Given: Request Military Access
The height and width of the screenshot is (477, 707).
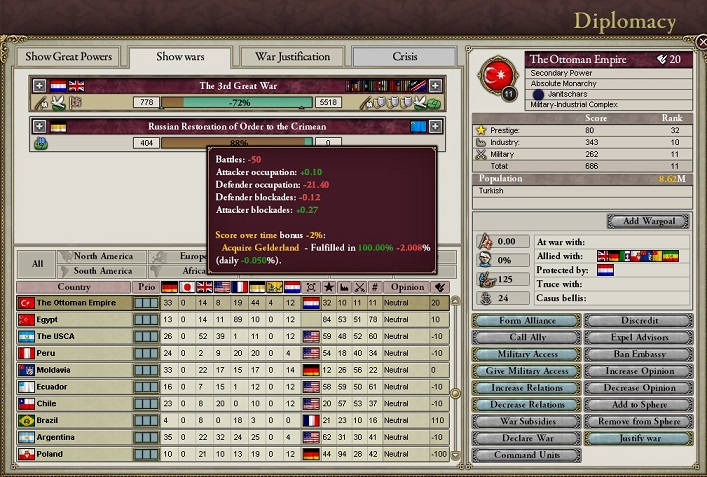Looking at the screenshot, I should pos(525,355).
